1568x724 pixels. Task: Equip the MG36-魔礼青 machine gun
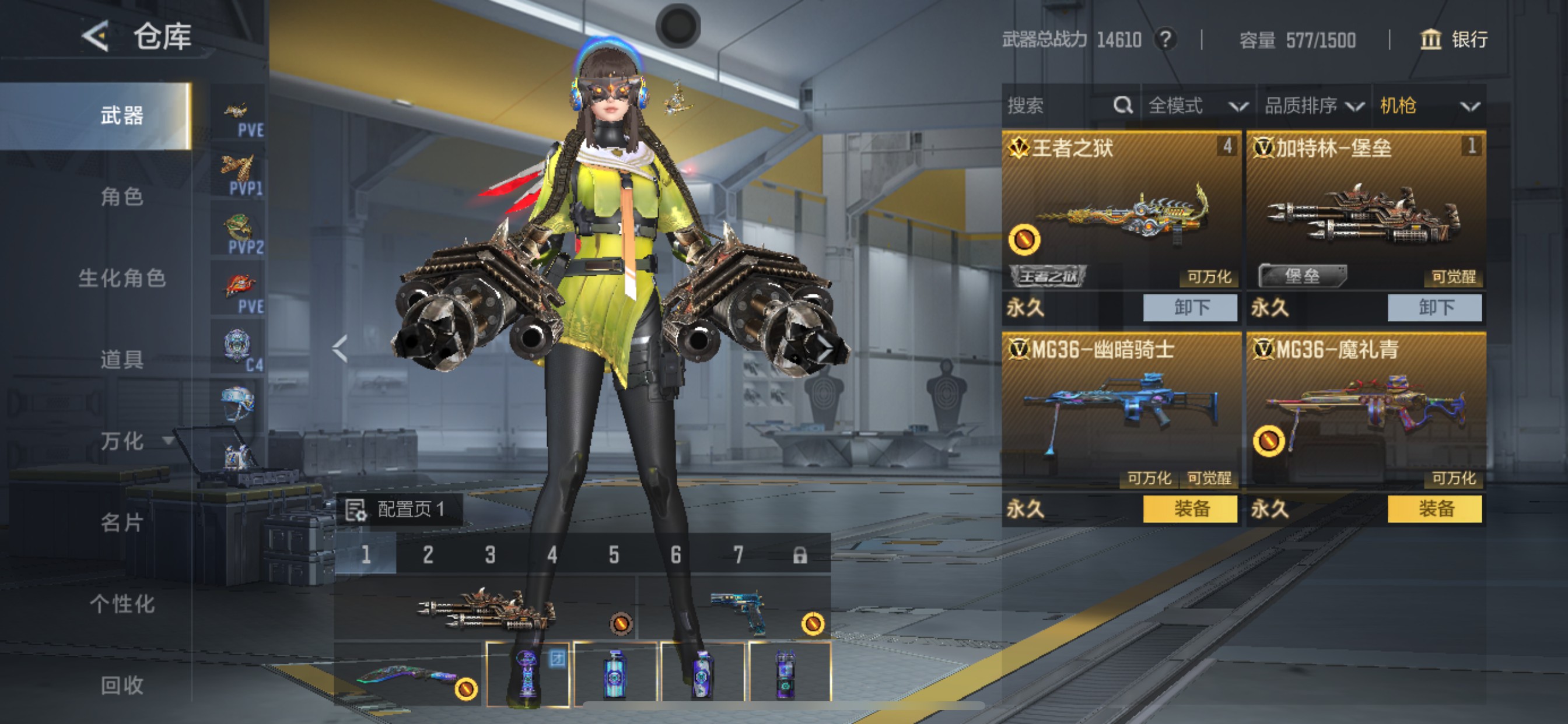pos(1434,509)
